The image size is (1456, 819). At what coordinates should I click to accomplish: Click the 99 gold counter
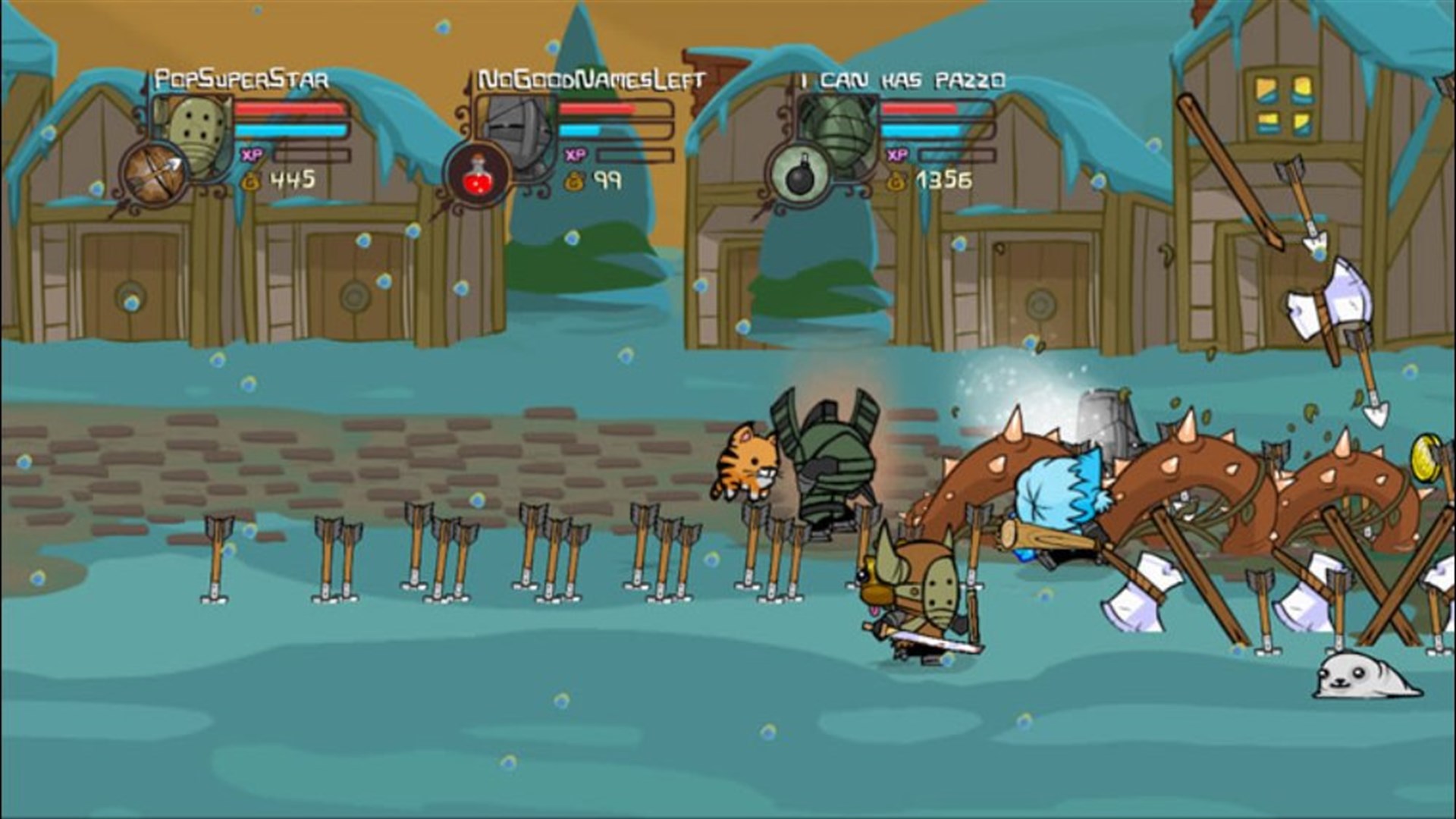click(607, 179)
